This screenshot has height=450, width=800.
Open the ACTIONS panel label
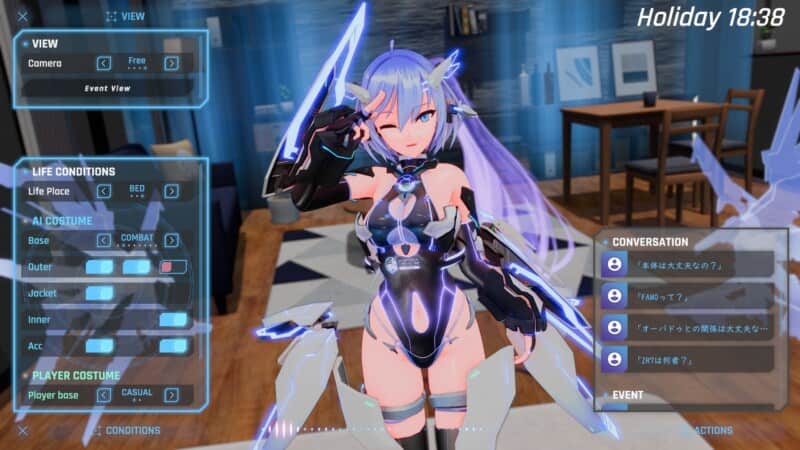712,431
